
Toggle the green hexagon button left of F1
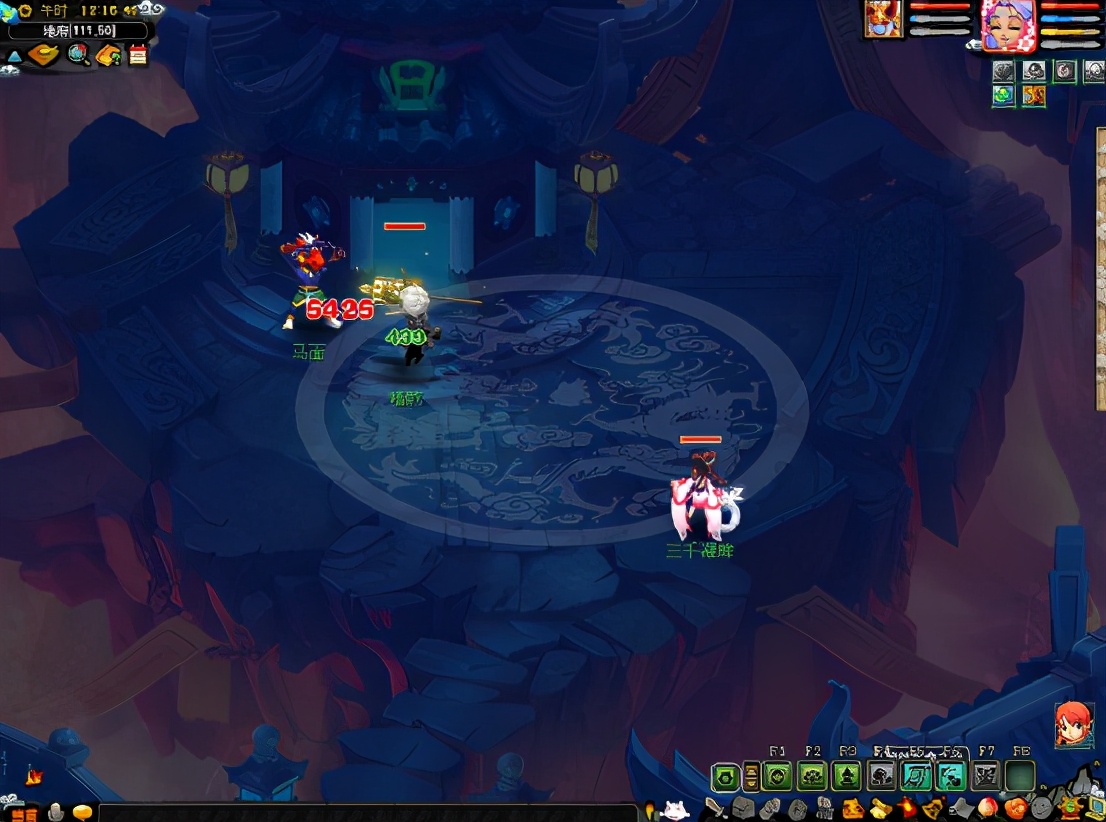pos(725,776)
